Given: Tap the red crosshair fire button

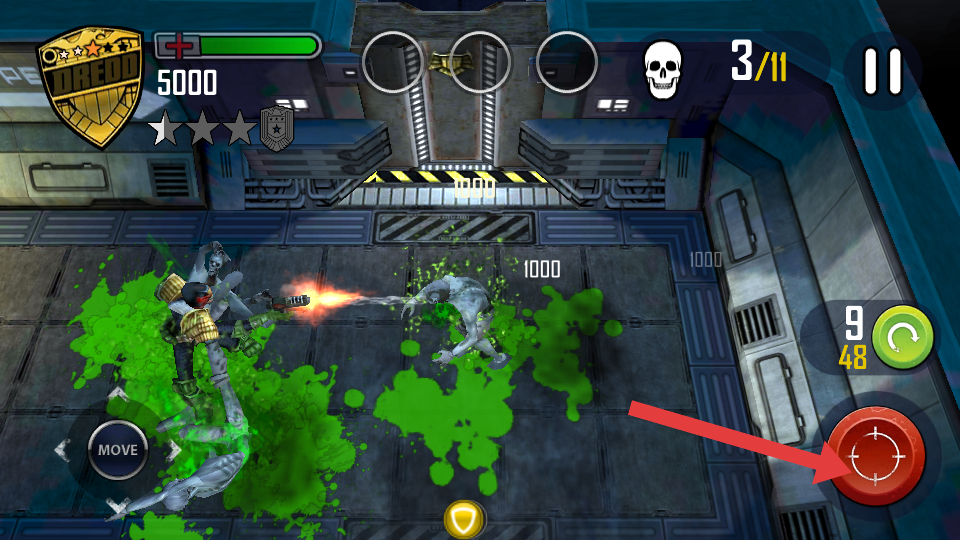Looking at the screenshot, I should 875,456.
